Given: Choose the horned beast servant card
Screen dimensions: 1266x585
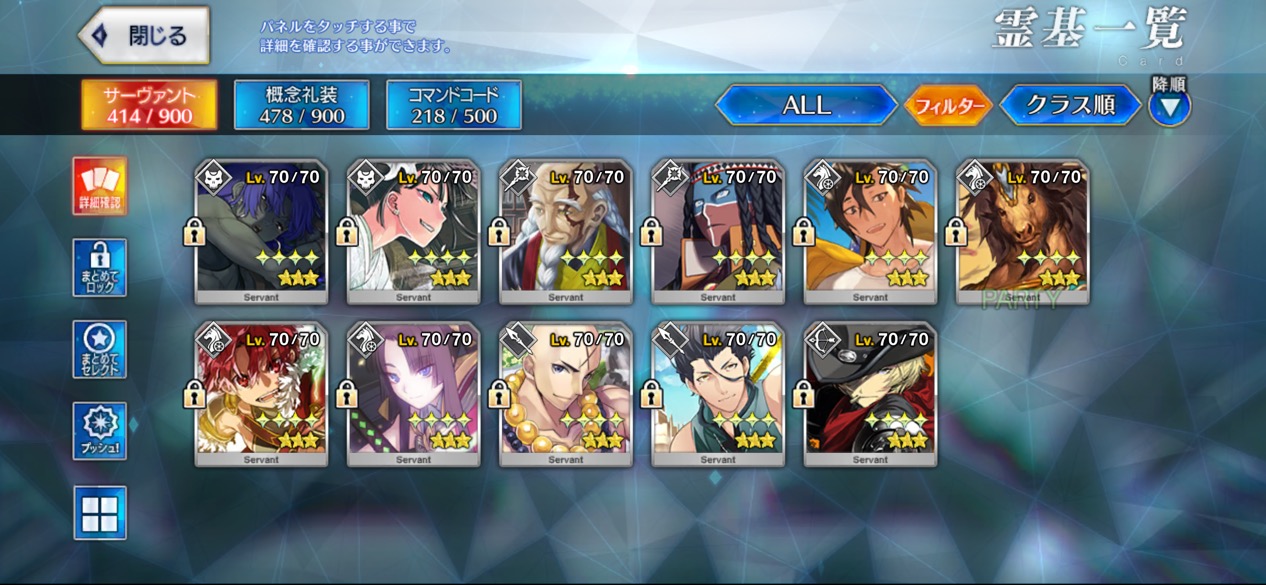Looking at the screenshot, I should coord(1022,231).
